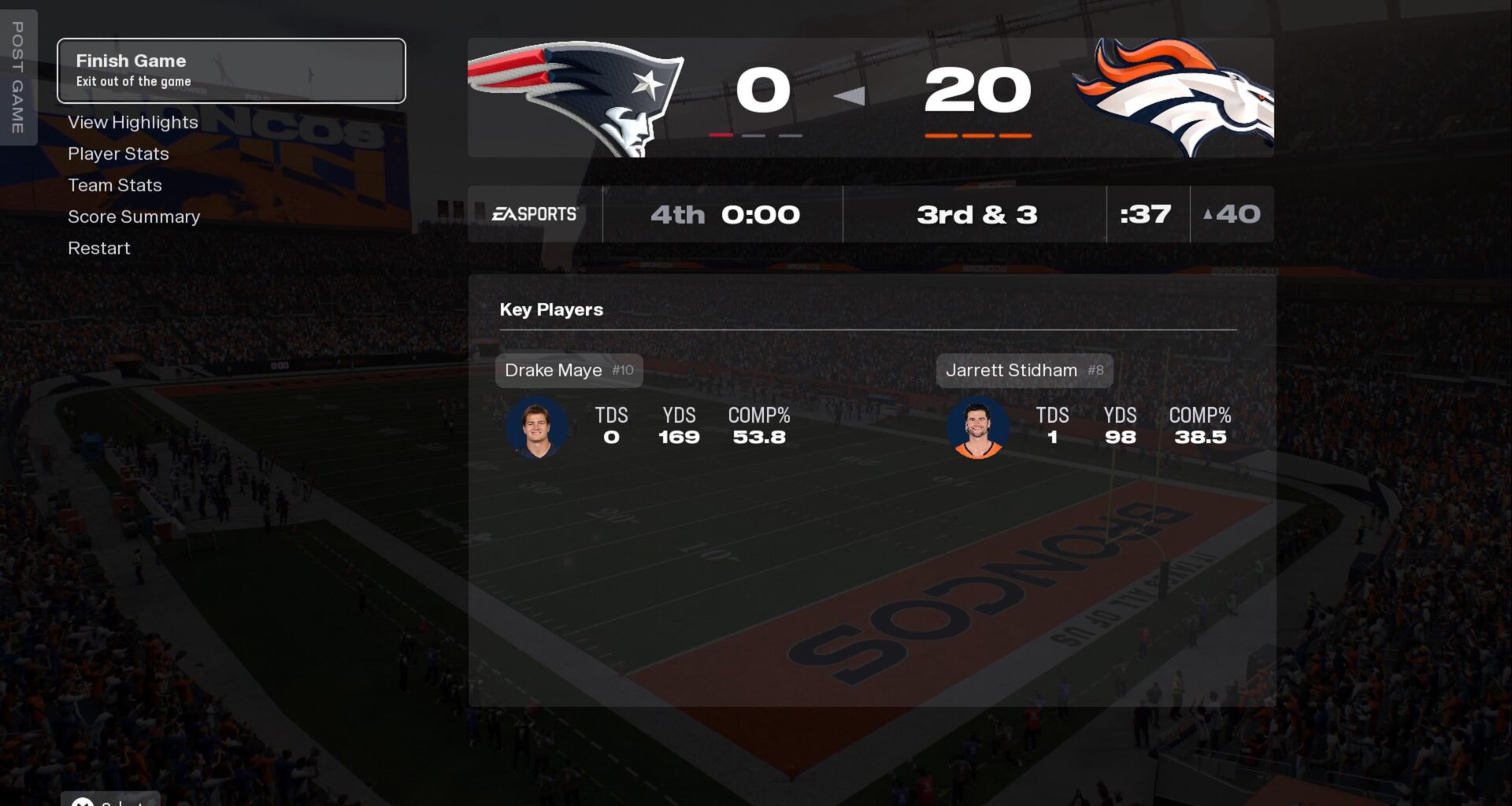Open View Highlights
Image resolution: width=1512 pixels, height=806 pixels.
(x=133, y=123)
